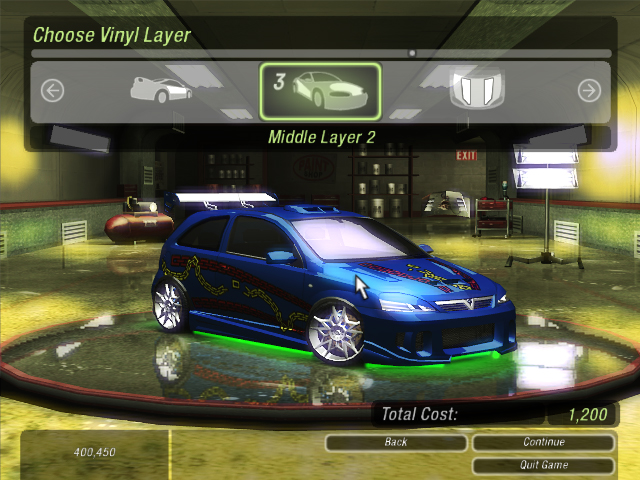This screenshot has height=480, width=640.
Task: Click the Continue button
Action: coord(543,442)
